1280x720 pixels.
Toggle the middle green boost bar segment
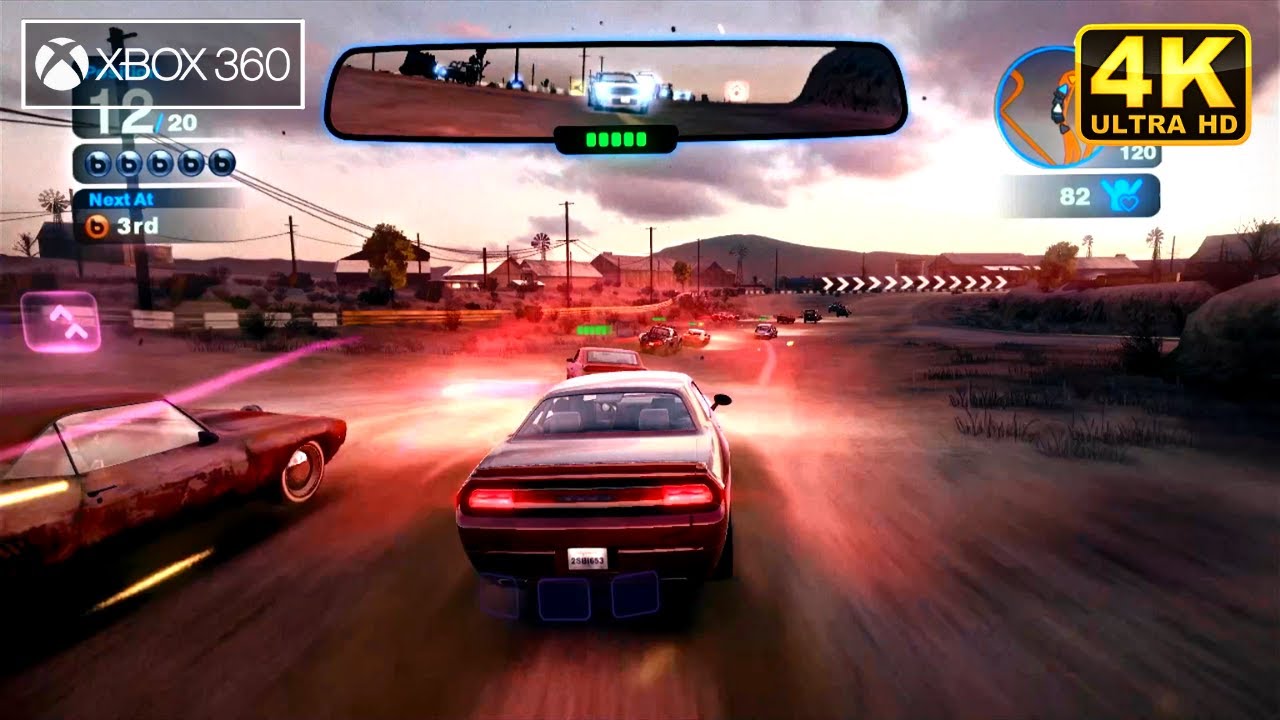pos(616,139)
